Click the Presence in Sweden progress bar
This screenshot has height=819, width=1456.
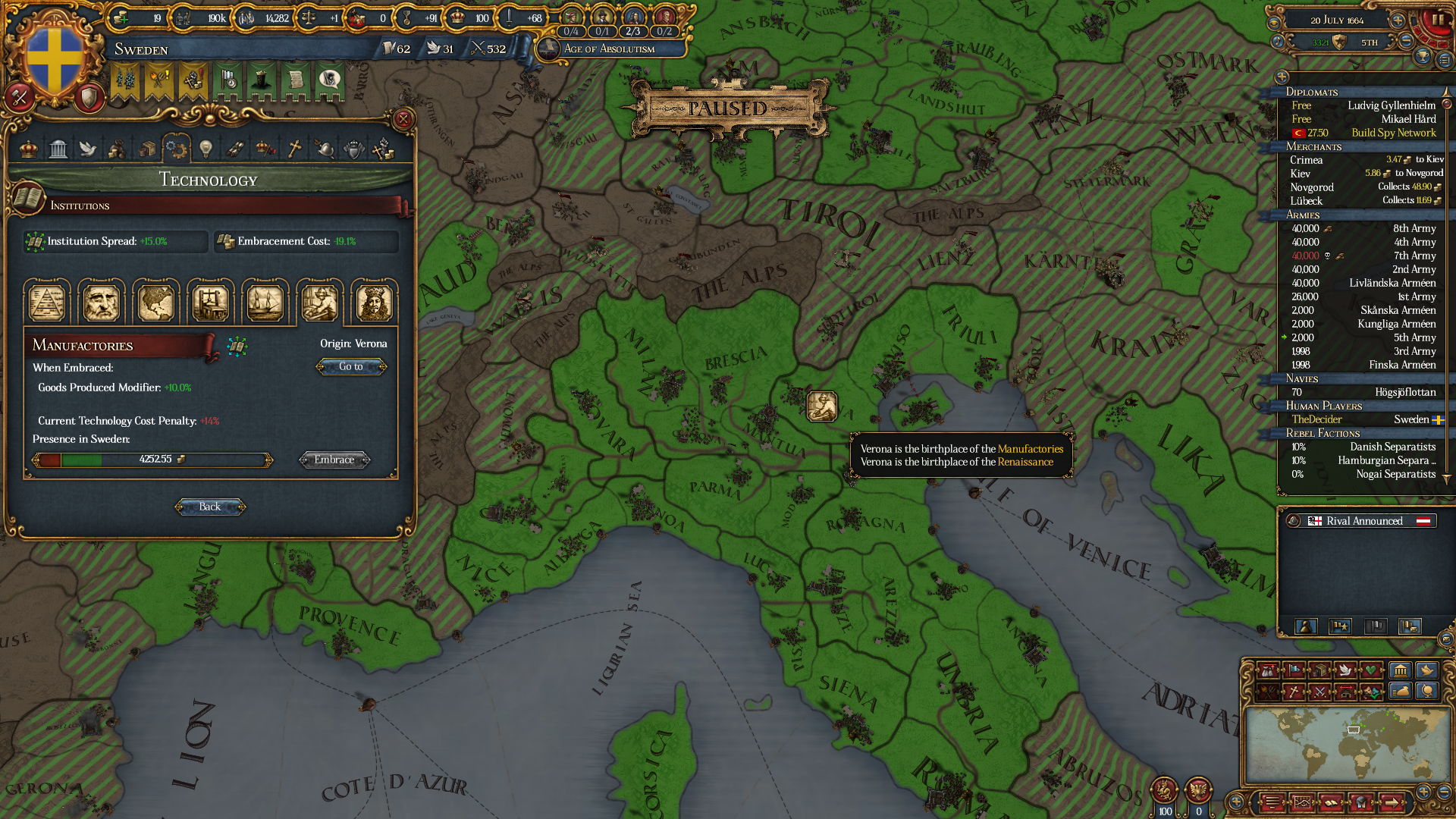[x=150, y=460]
